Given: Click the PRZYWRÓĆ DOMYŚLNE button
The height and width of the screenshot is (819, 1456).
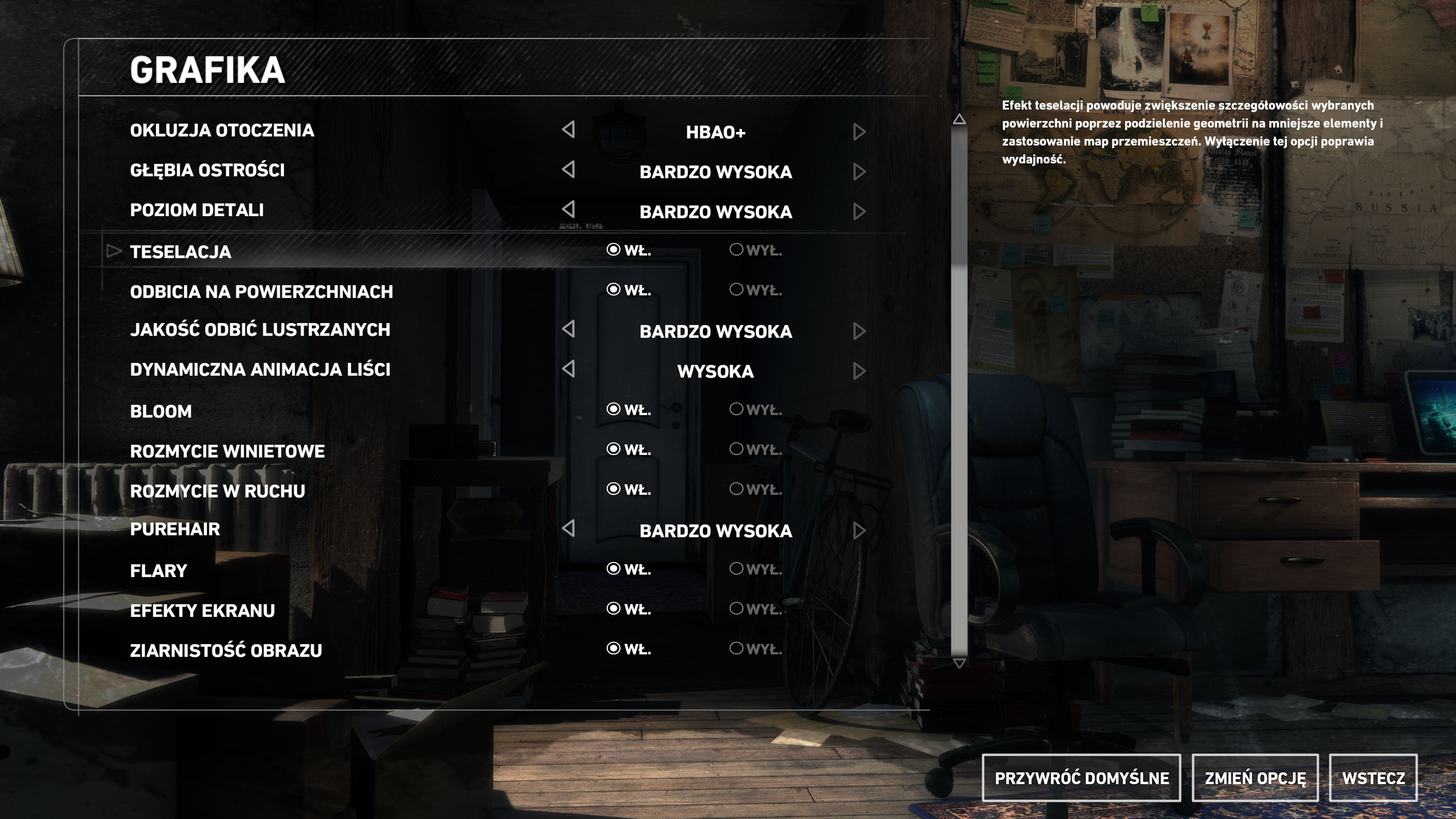Looking at the screenshot, I should (1081, 778).
